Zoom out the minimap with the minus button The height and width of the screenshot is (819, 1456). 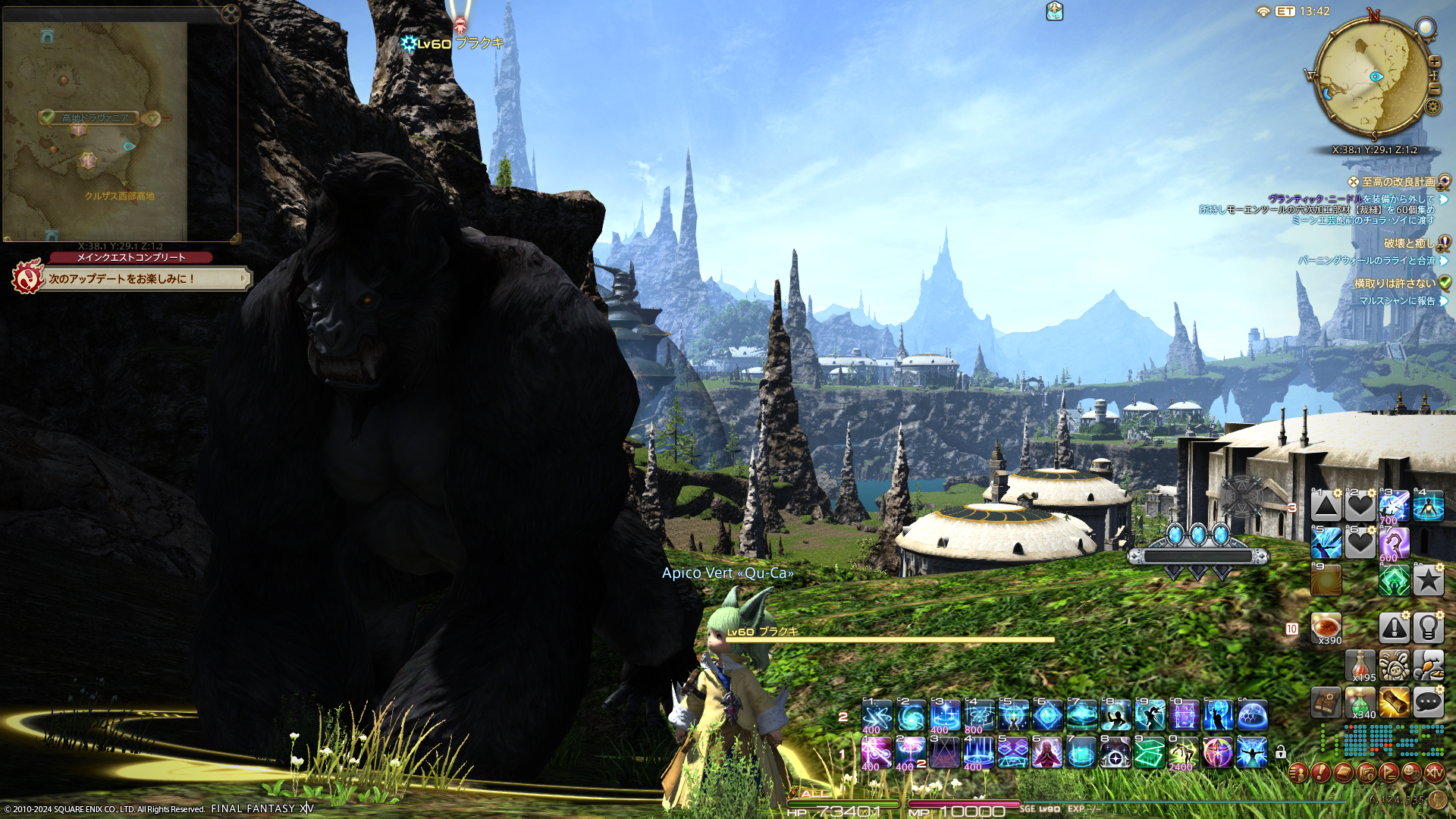point(1434,89)
